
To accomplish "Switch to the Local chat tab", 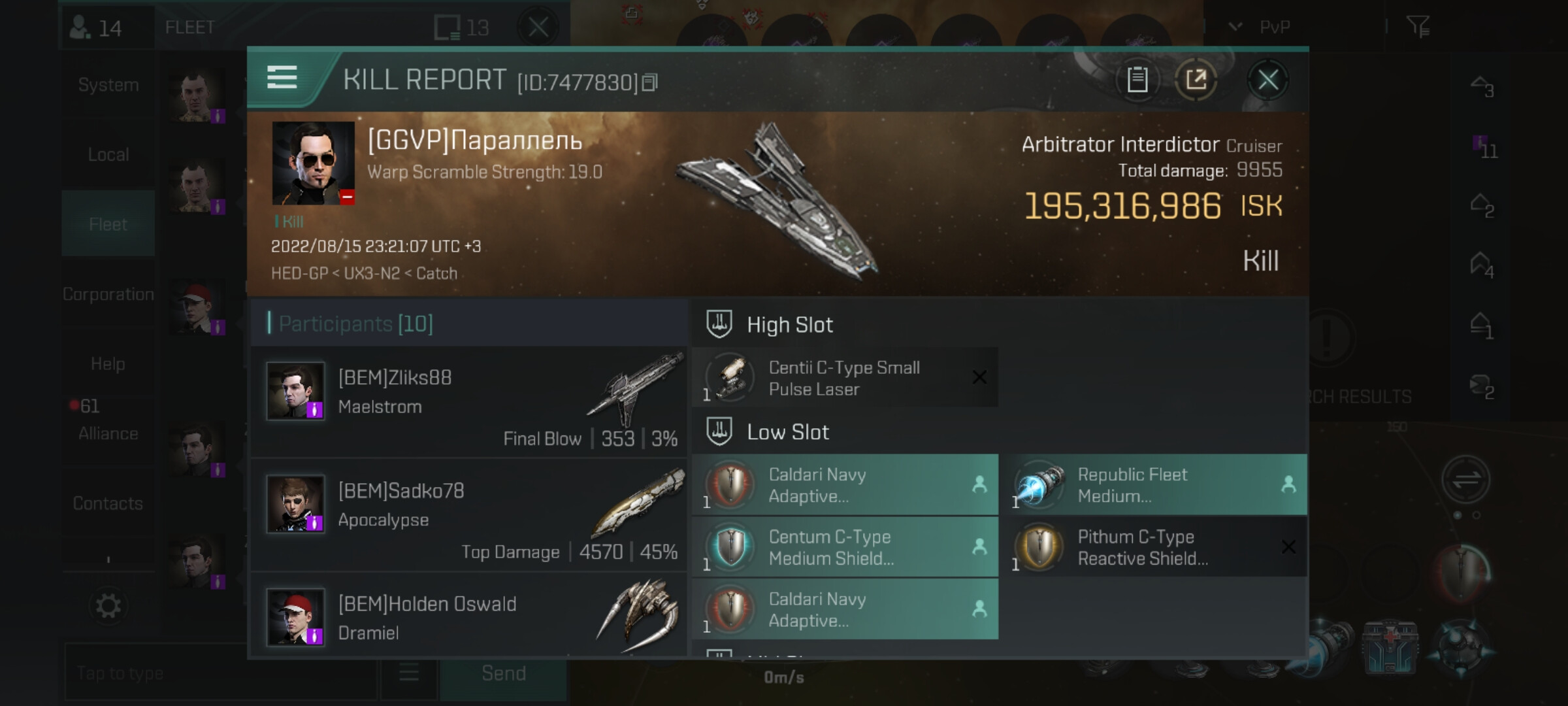I will [108, 155].
